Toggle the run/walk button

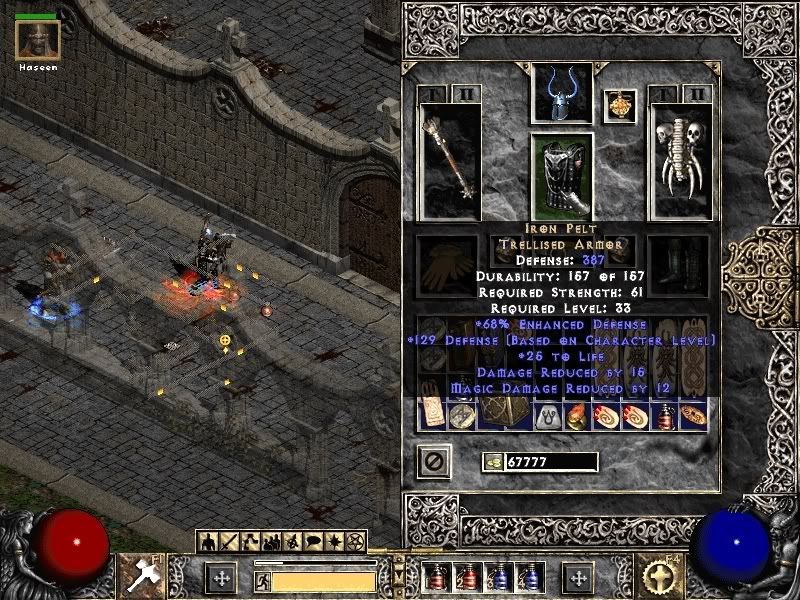[261, 580]
